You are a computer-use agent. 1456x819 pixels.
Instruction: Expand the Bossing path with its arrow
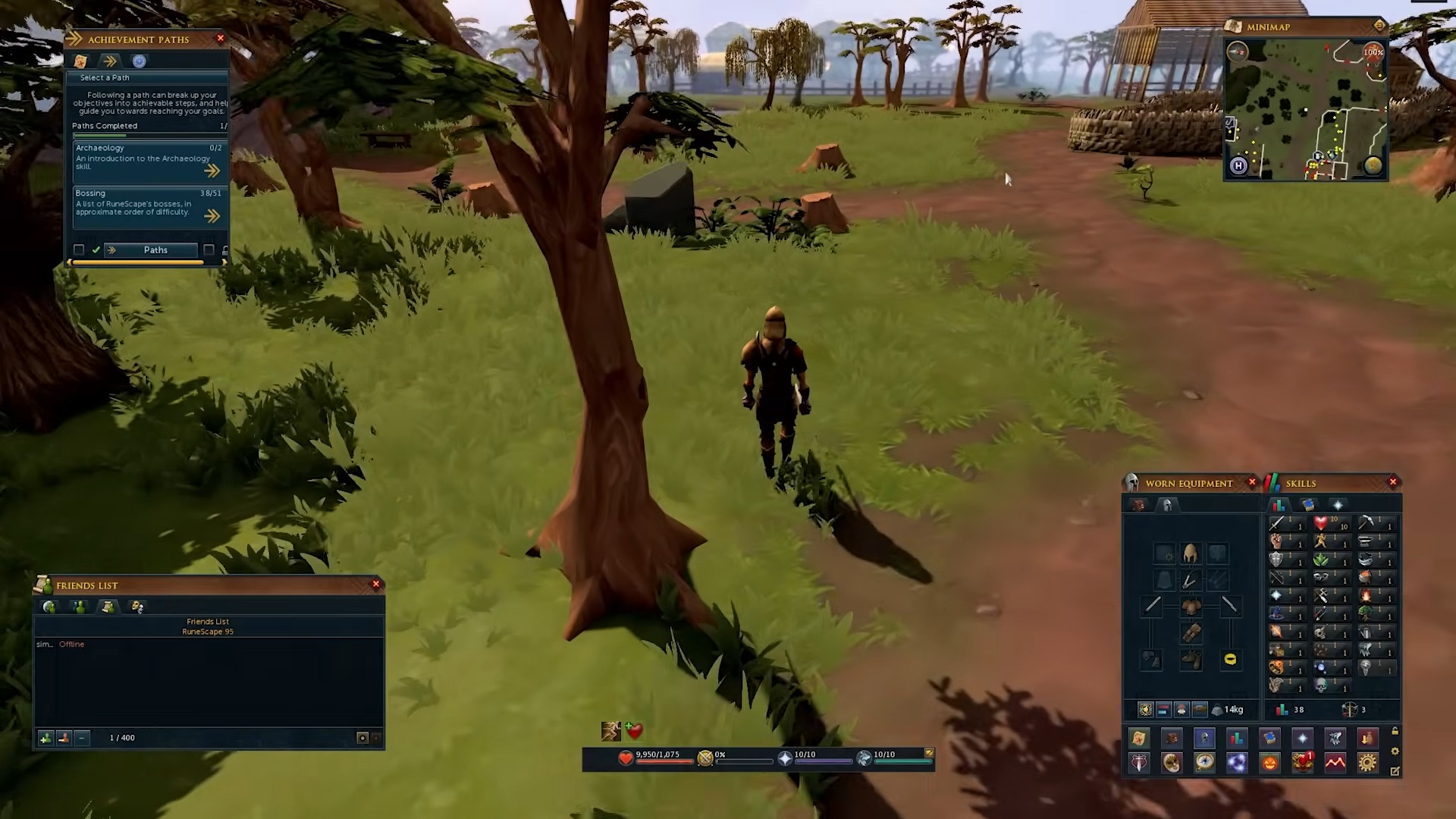pos(213,216)
